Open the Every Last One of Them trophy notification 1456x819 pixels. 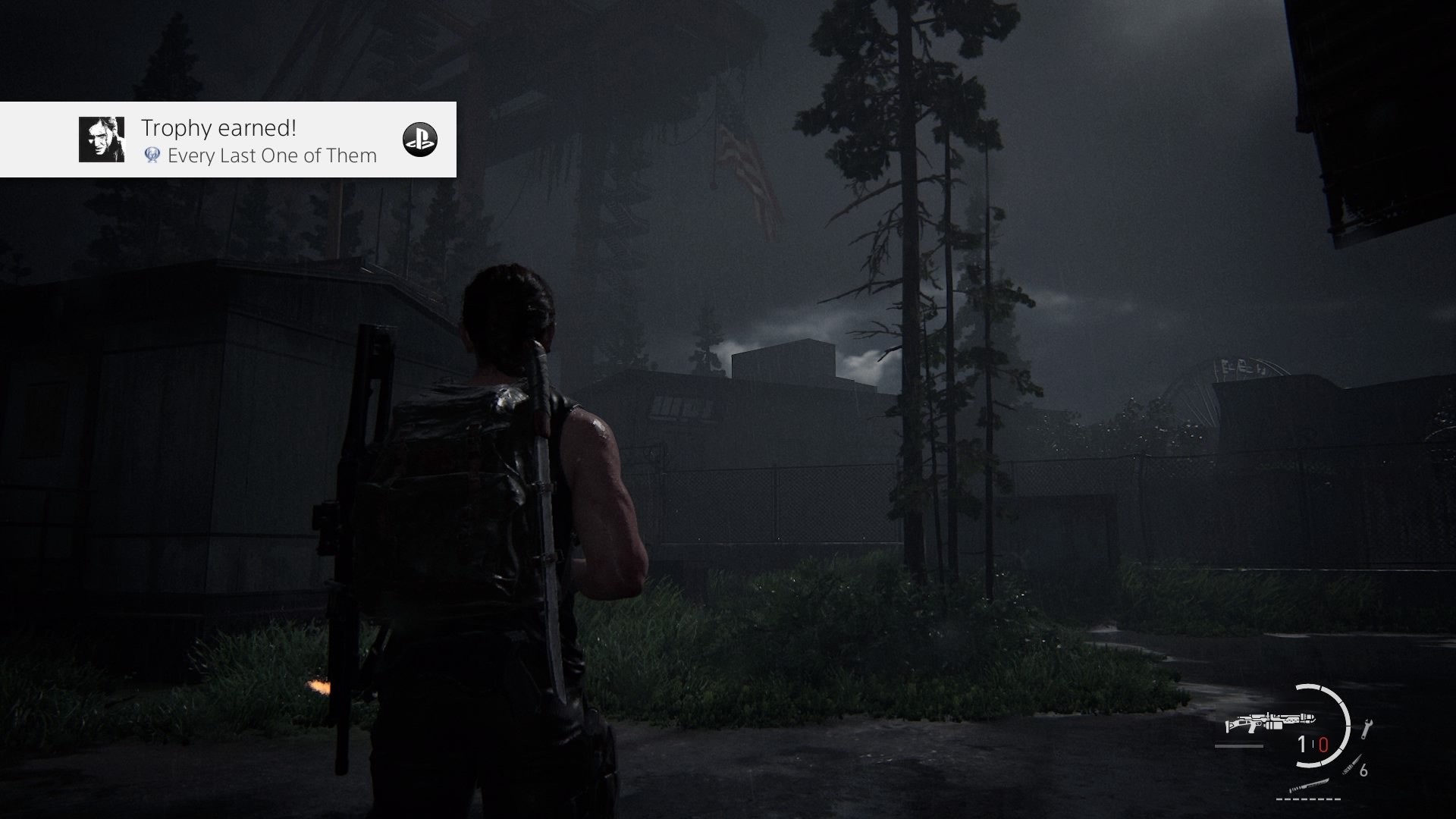tap(258, 141)
